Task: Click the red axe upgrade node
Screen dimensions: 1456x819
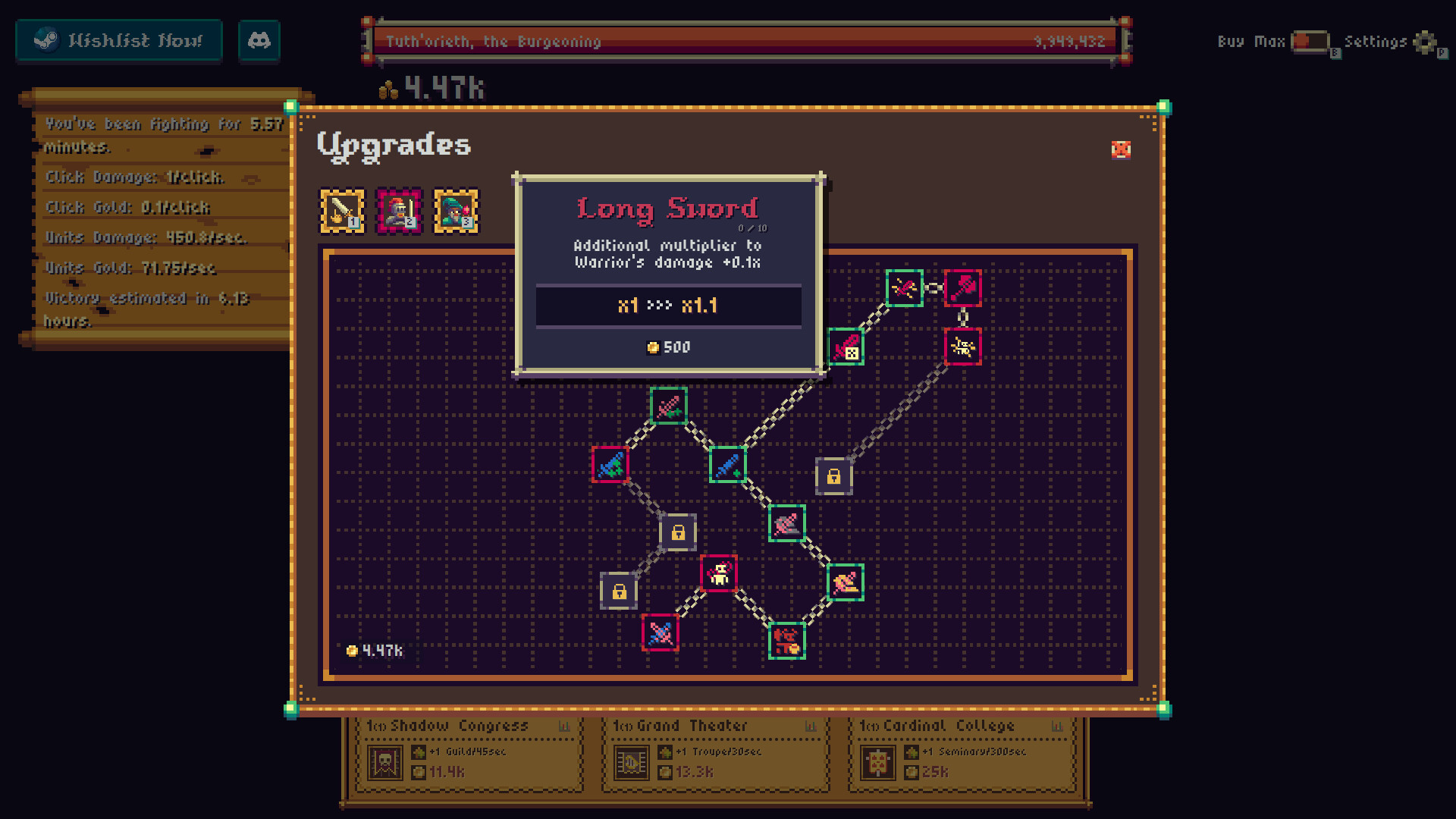Action: click(962, 288)
